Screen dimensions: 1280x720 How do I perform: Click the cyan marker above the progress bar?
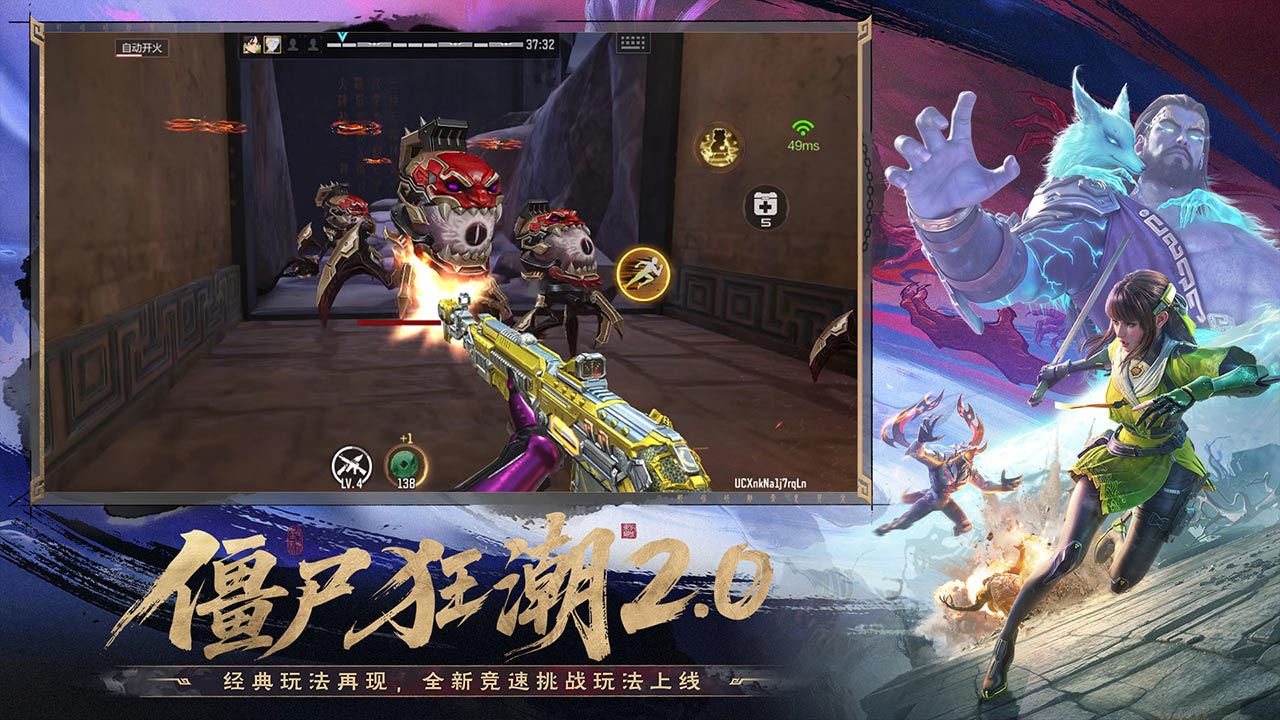click(x=344, y=36)
